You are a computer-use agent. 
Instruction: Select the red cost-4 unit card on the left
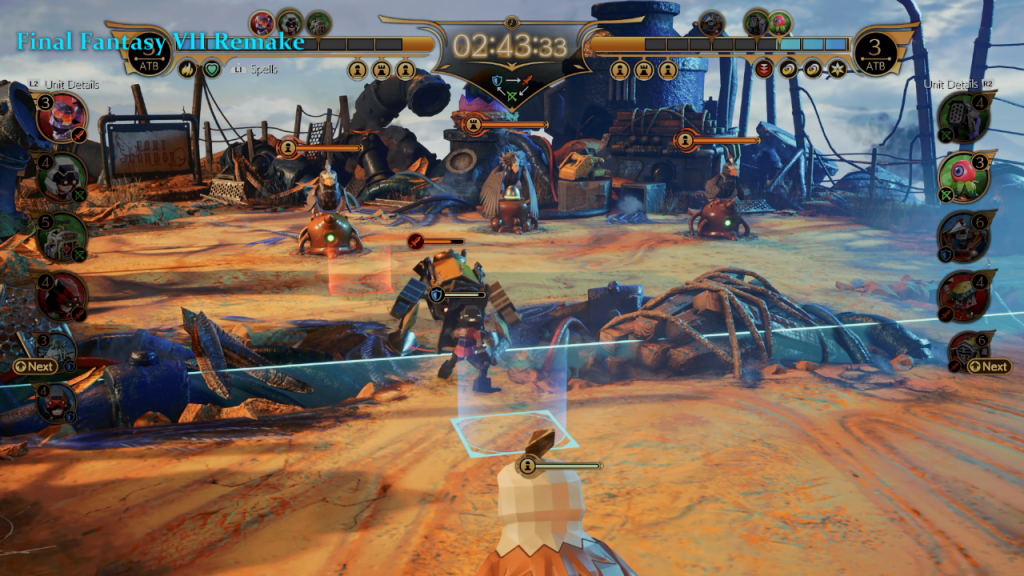click(x=60, y=294)
